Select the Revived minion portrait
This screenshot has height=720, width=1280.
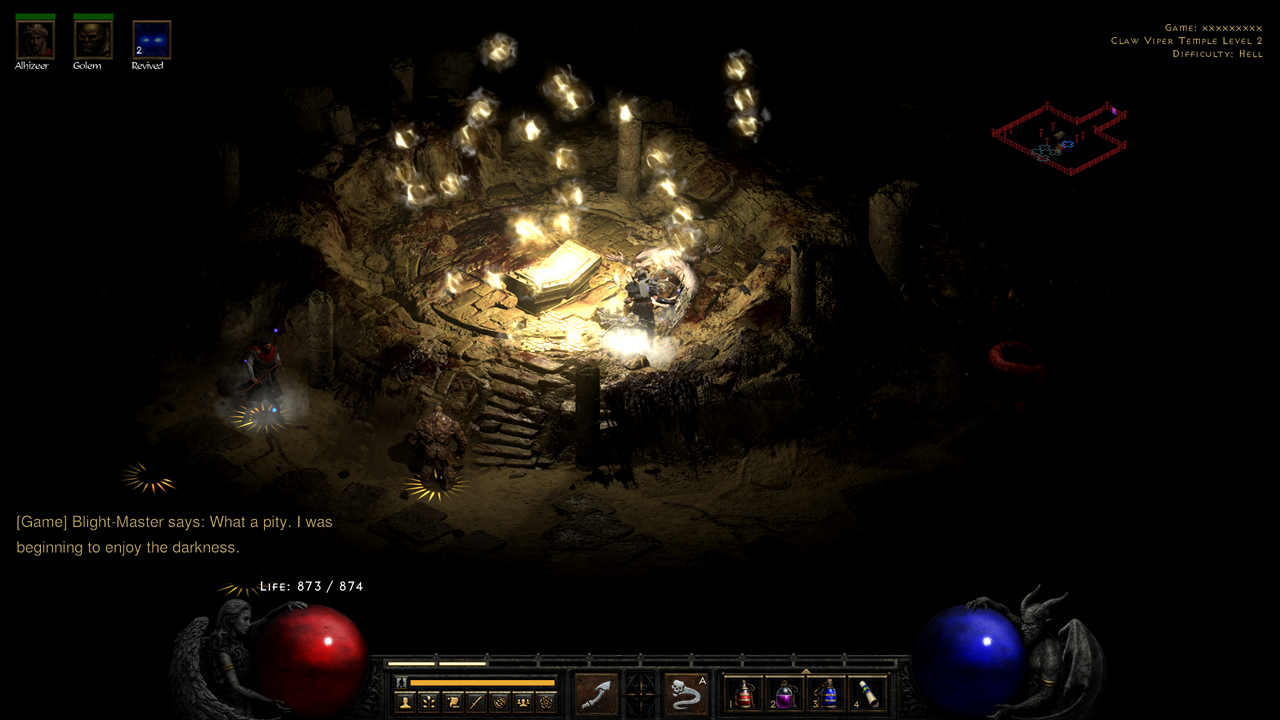pyautogui.click(x=152, y=40)
